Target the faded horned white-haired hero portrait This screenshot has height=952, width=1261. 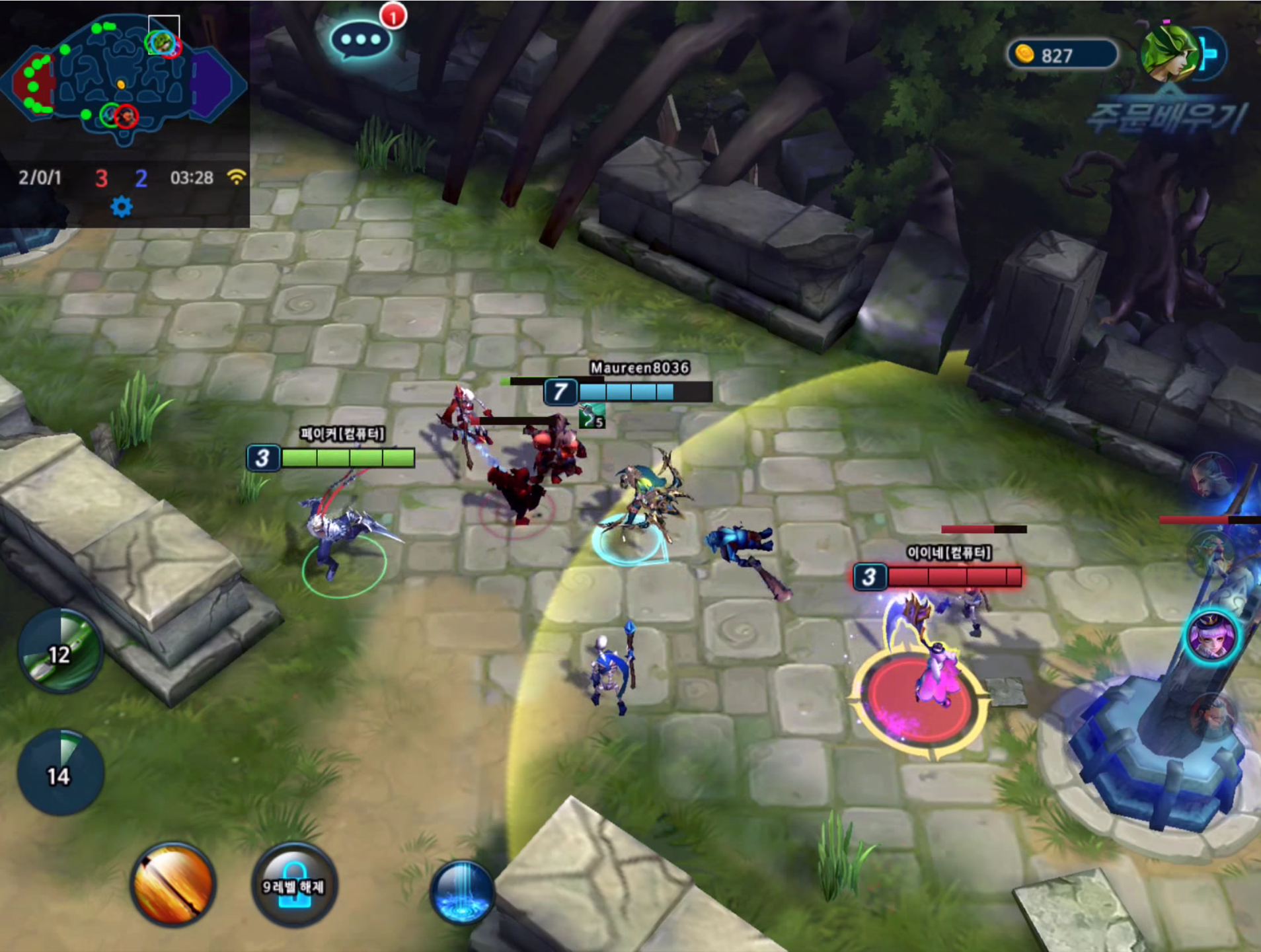pos(1213,477)
